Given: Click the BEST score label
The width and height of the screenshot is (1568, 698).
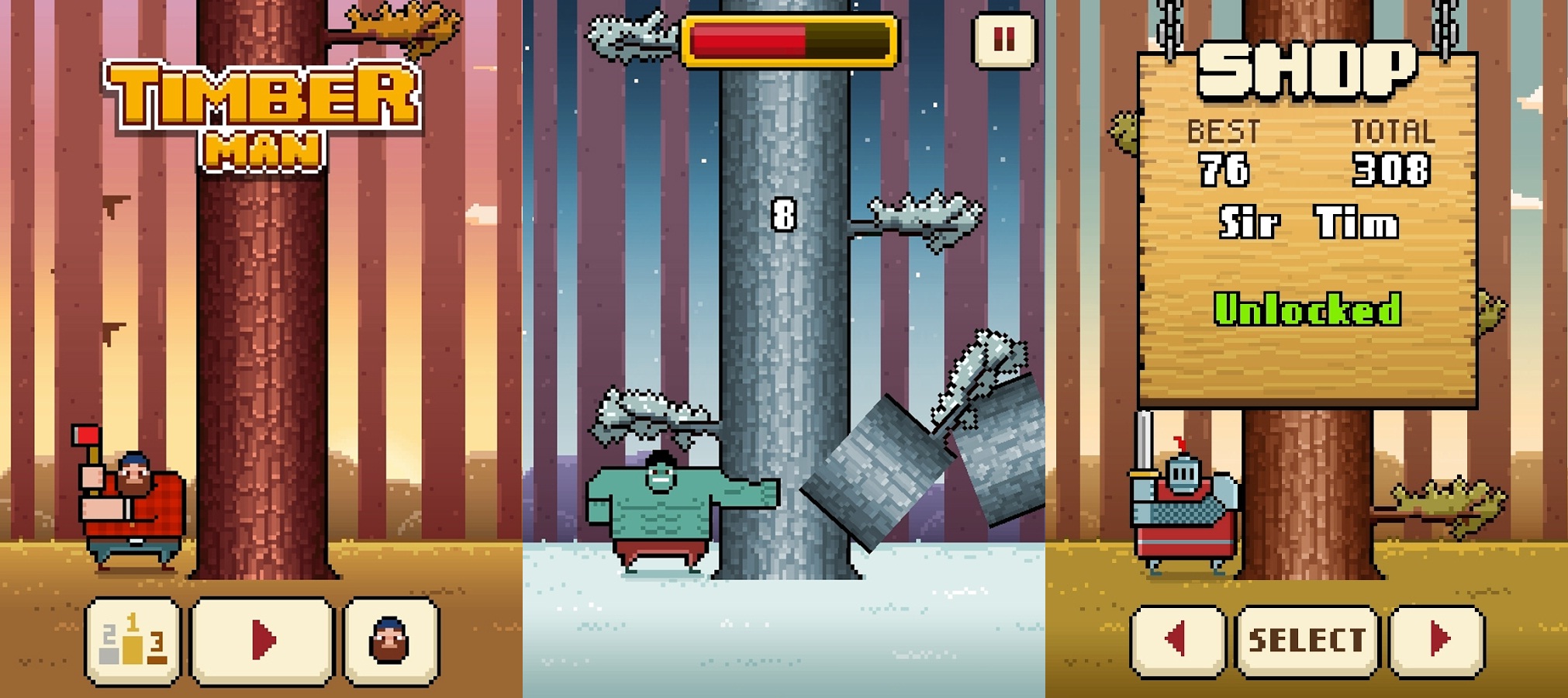Looking at the screenshot, I should click(1223, 132).
